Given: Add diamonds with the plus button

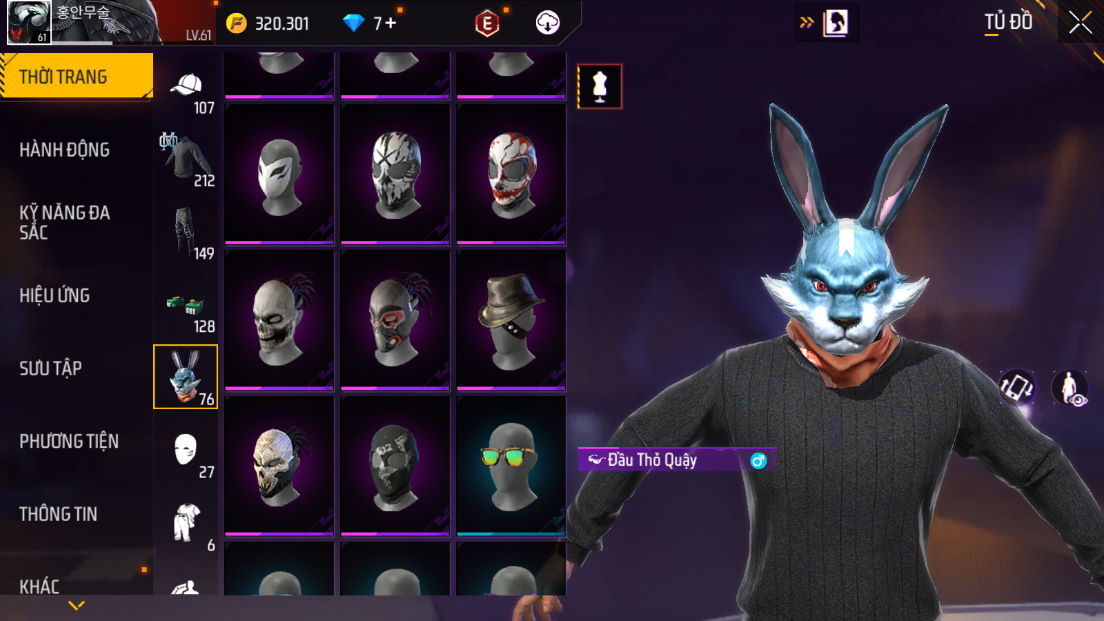Looking at the screenshot, I should [x=390, y=23].
